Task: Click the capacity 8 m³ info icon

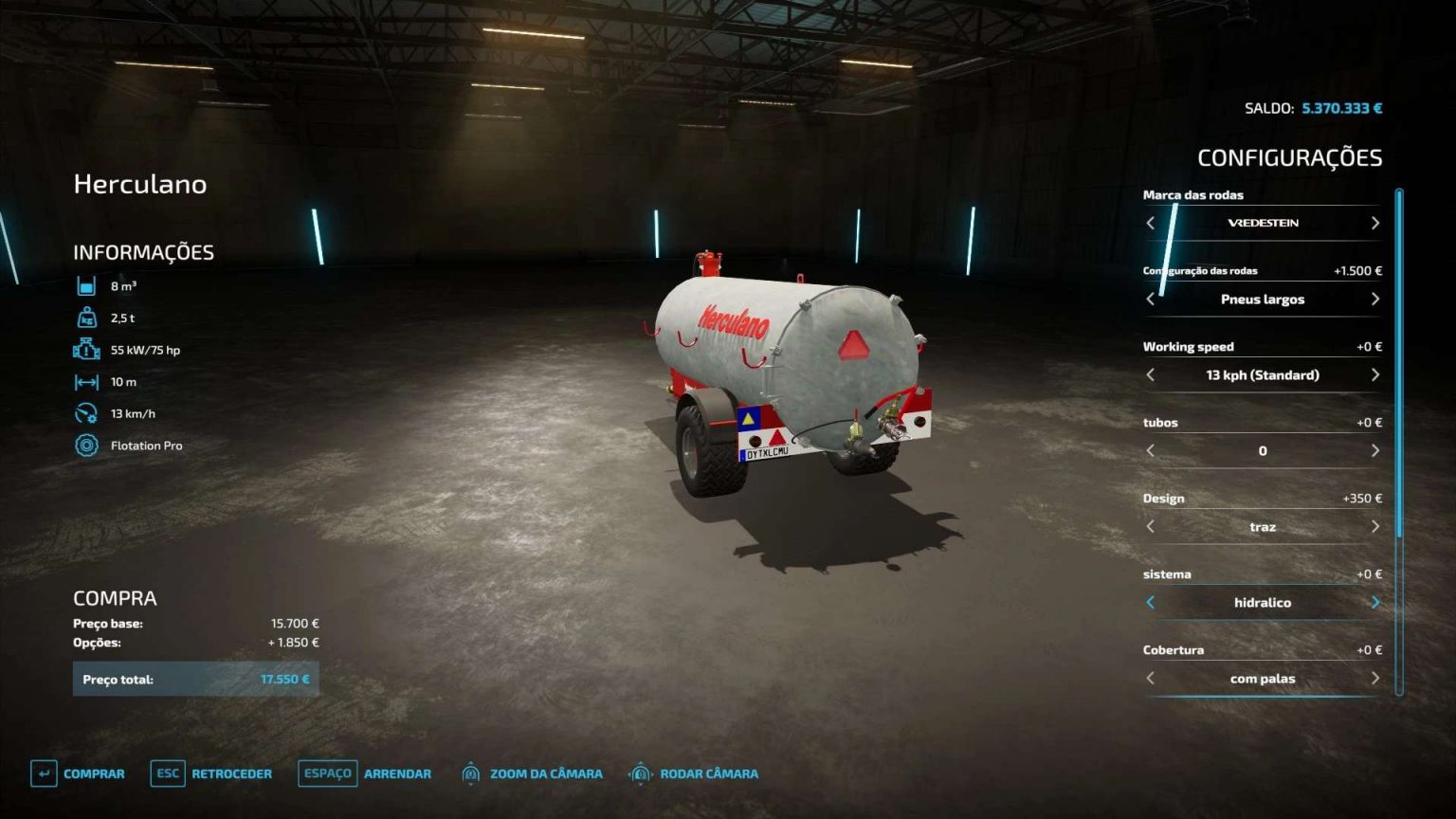Action: (86, 284)
